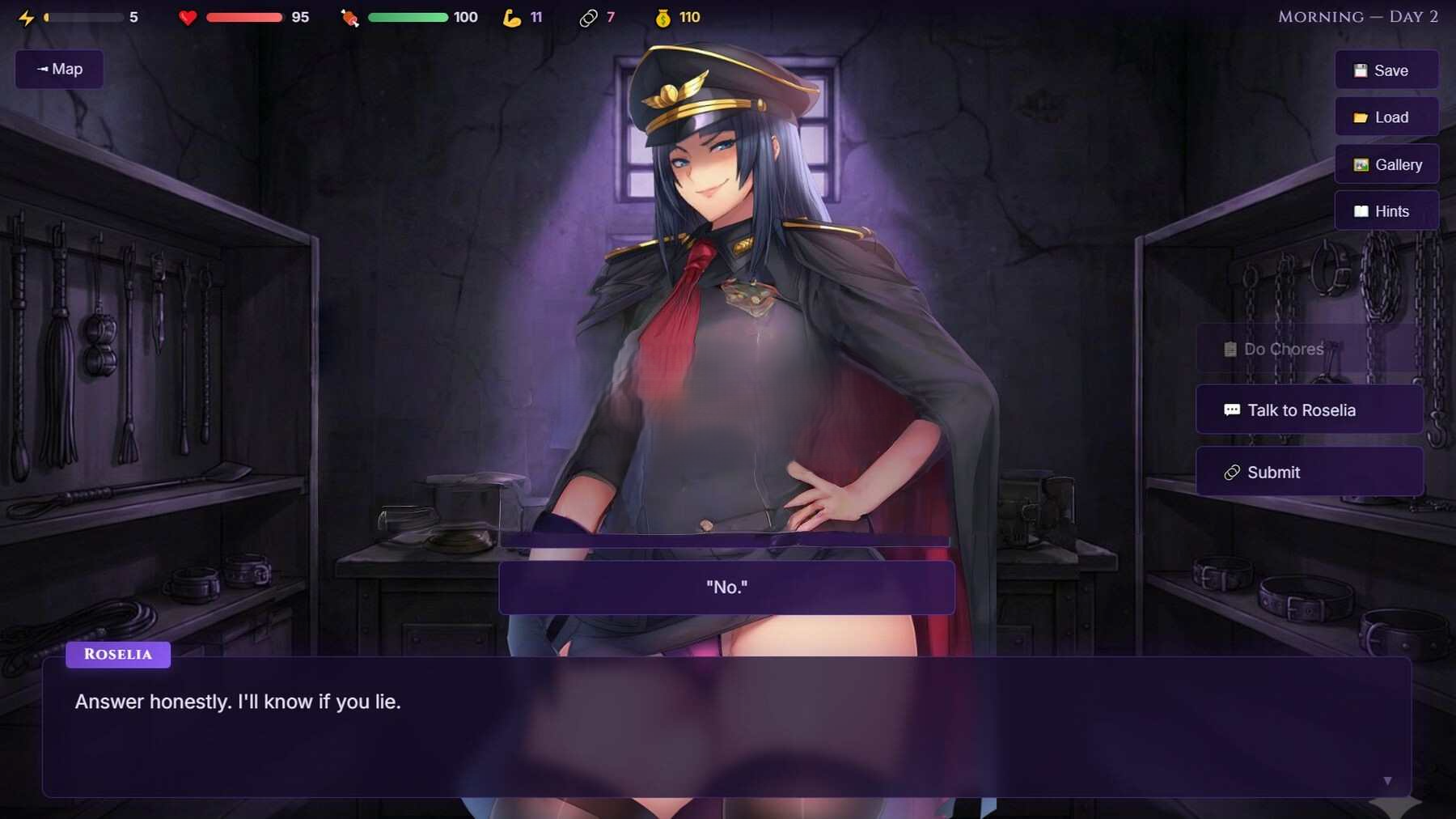The width and height of the screenshot is (1456, 819).
Task: Select Talk to Roselia
Action: [x=1309, y=409]
